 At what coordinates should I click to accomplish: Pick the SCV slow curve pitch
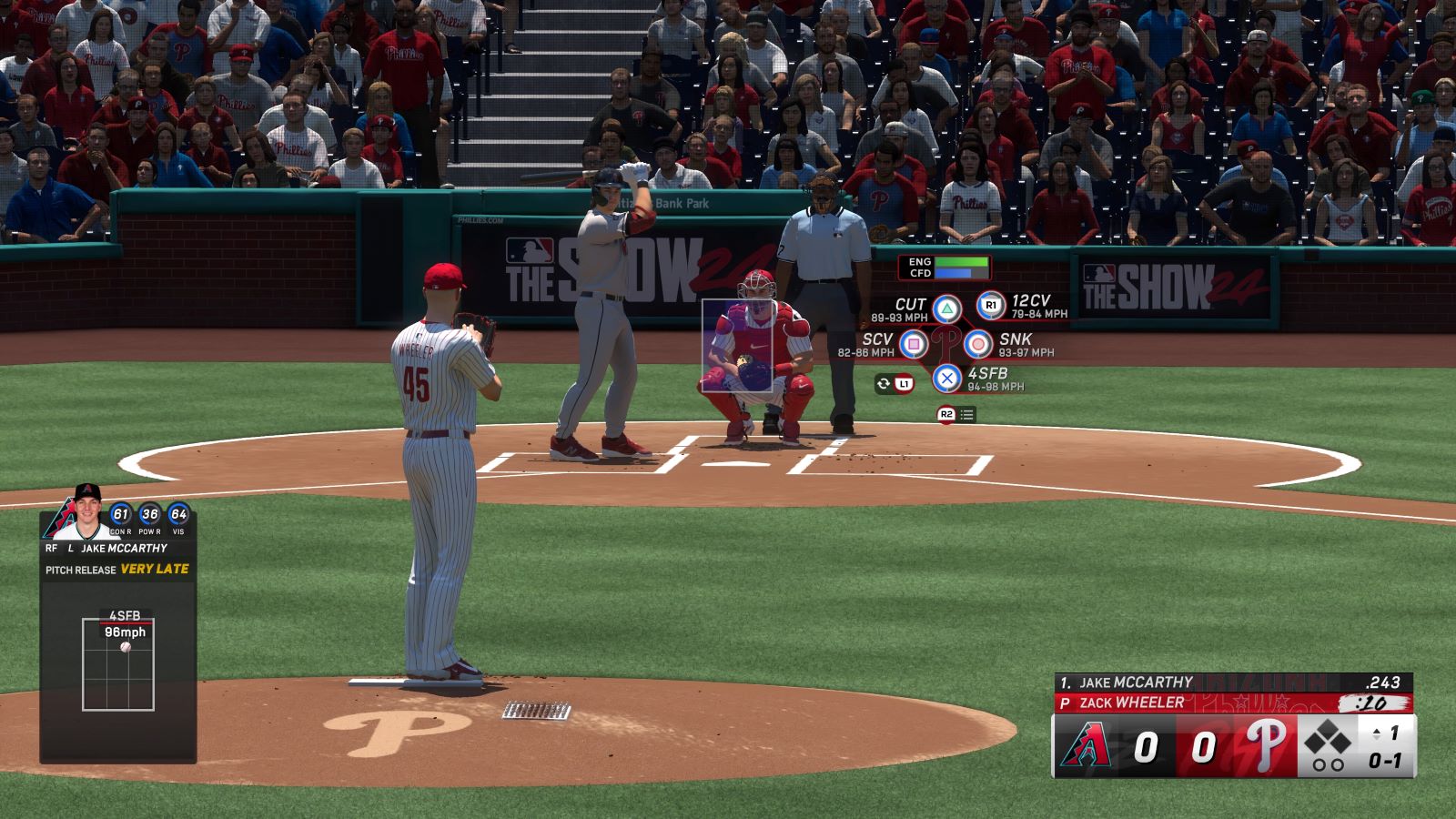point(914,344)
